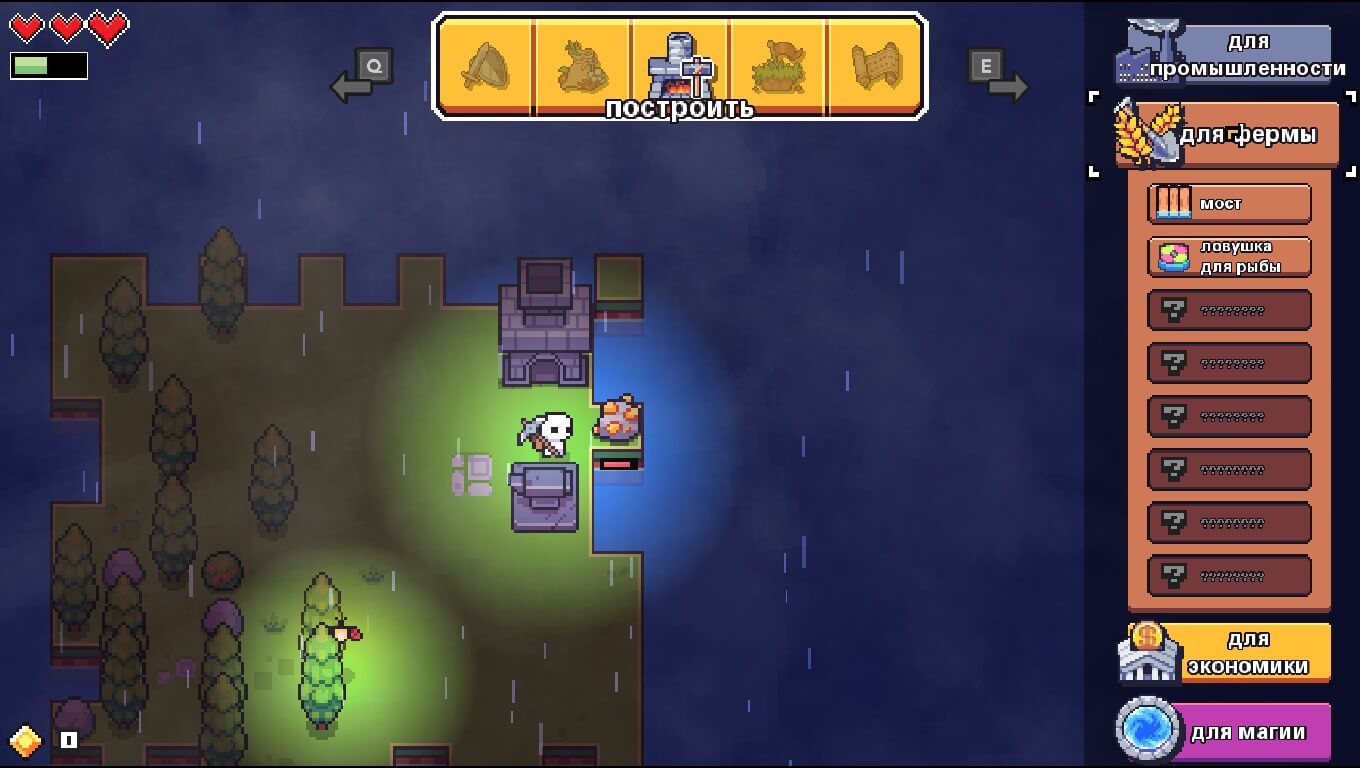Open the scroll tab in top bar
Screen dimensions: 1360x768
(x=875, y=65)
